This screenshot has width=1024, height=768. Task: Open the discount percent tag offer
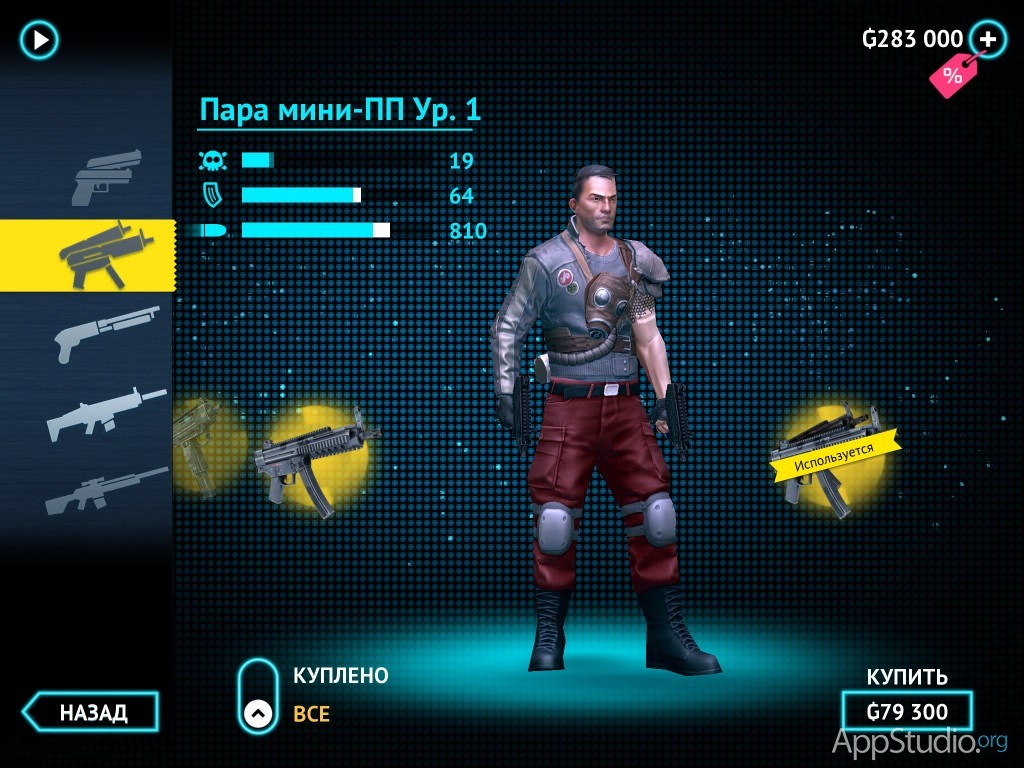[x=952, y=75]
